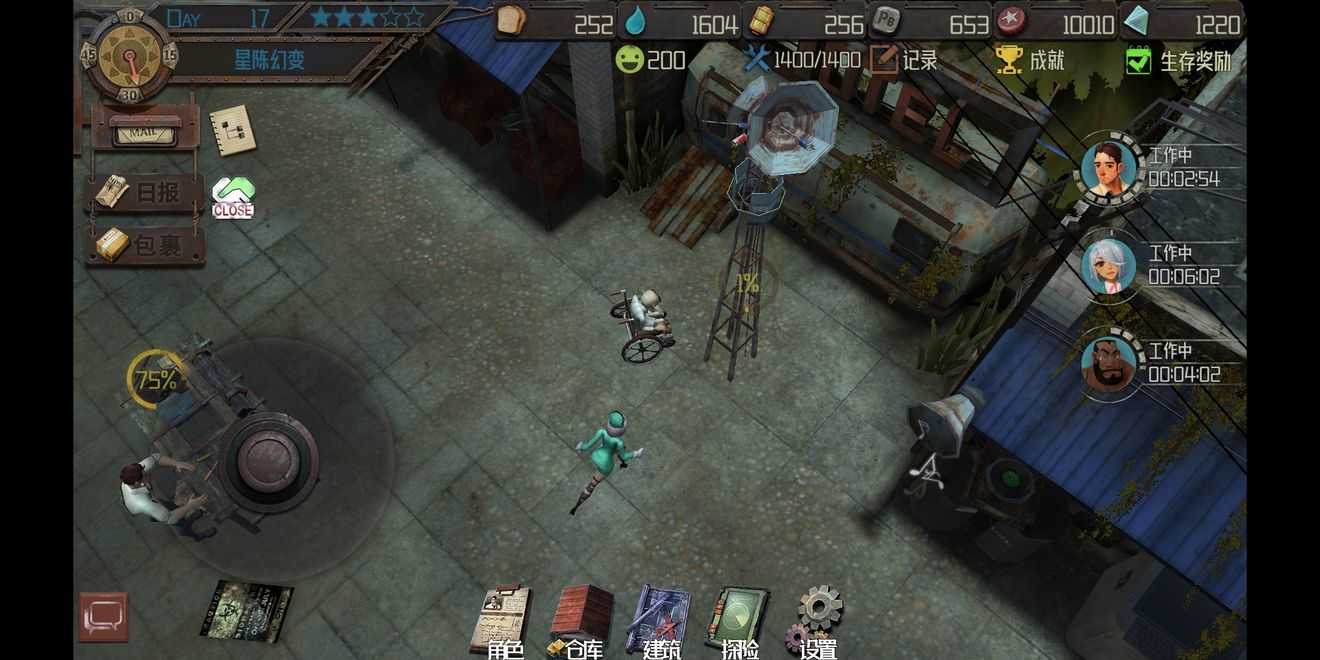
Task: Open the note sheet beside the mailbox
Action: click(232, 131)
